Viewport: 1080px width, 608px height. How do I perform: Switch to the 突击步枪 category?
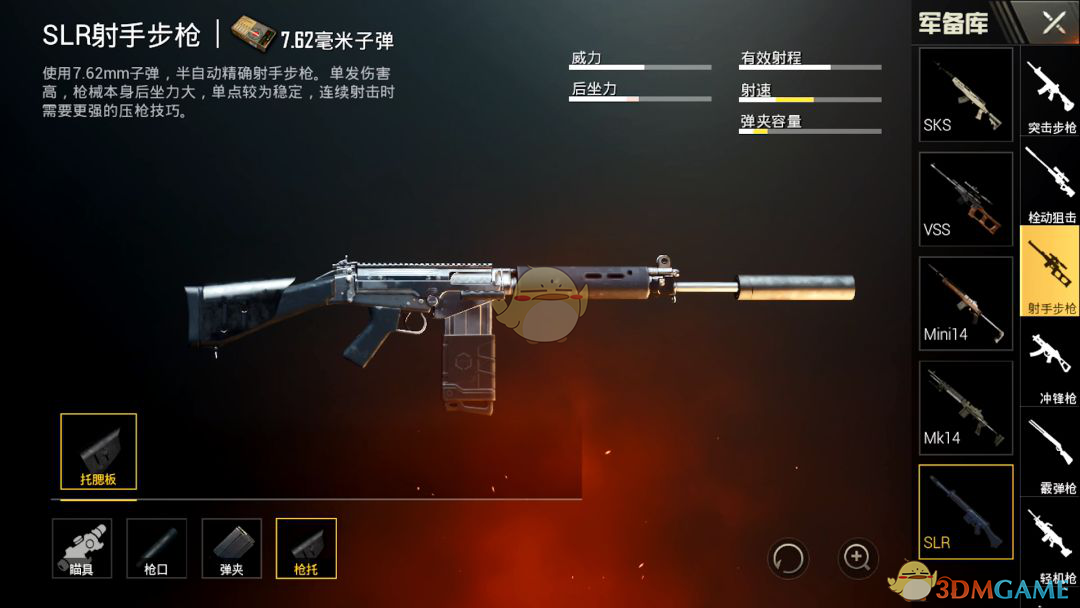tap(1051, 96)
